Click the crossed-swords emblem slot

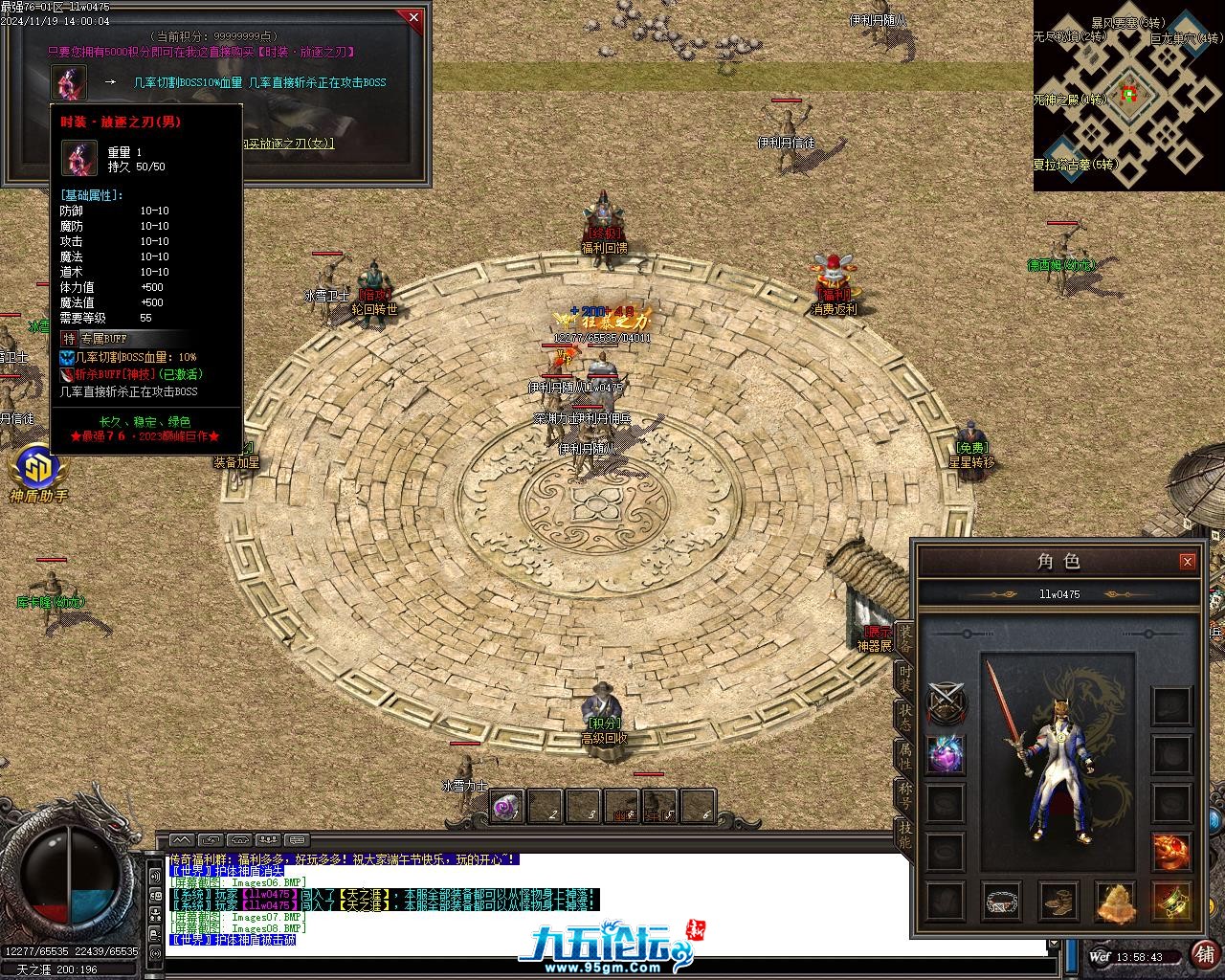pyautogui.click(x=946, y=704)
